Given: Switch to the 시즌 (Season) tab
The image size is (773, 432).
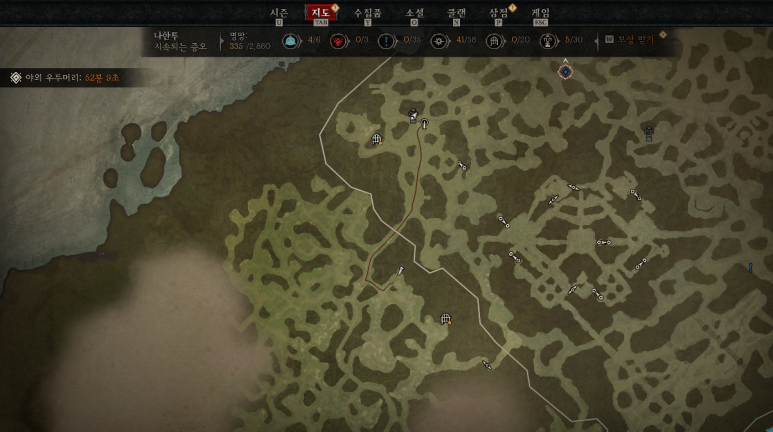Looking at the screenshot, I should click(x=279, y=13).
